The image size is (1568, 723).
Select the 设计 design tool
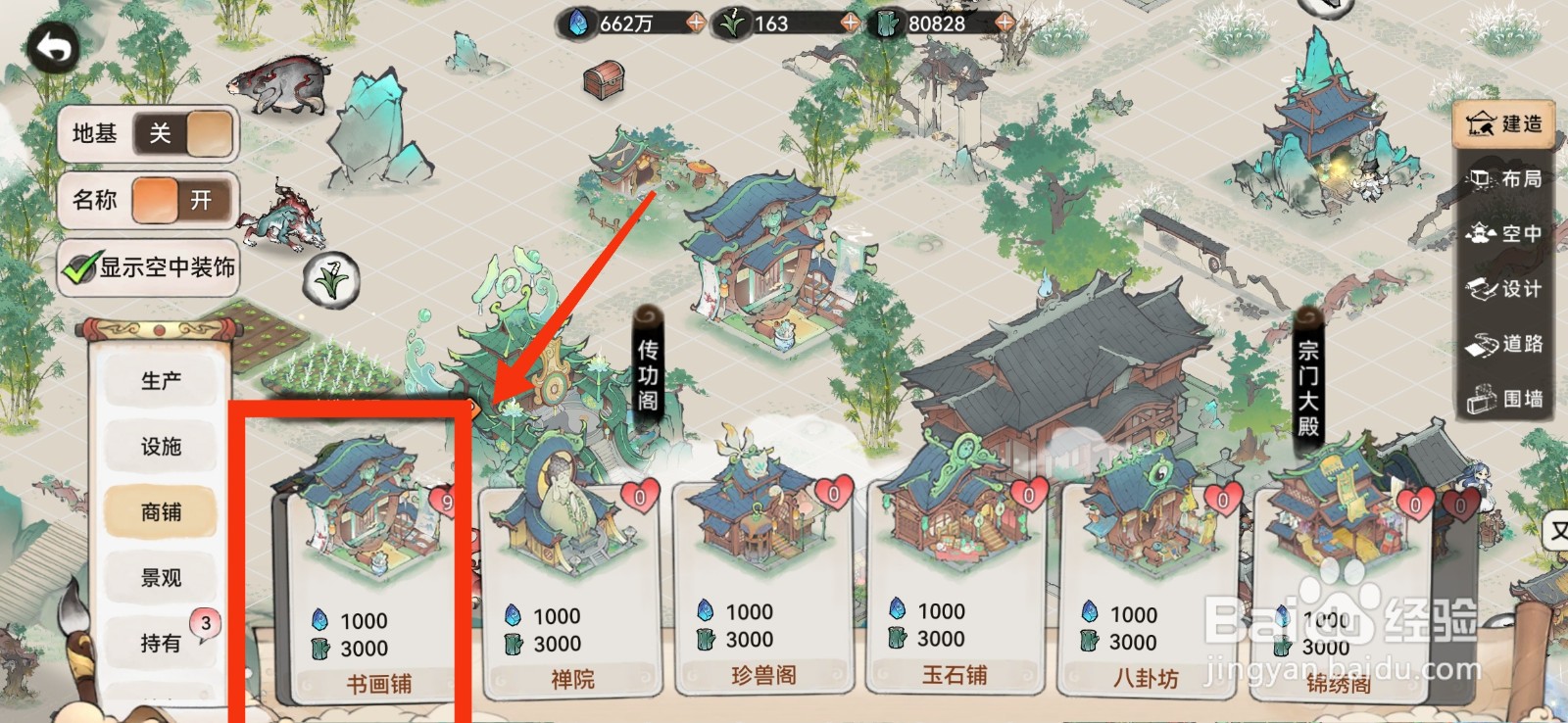1506,289
